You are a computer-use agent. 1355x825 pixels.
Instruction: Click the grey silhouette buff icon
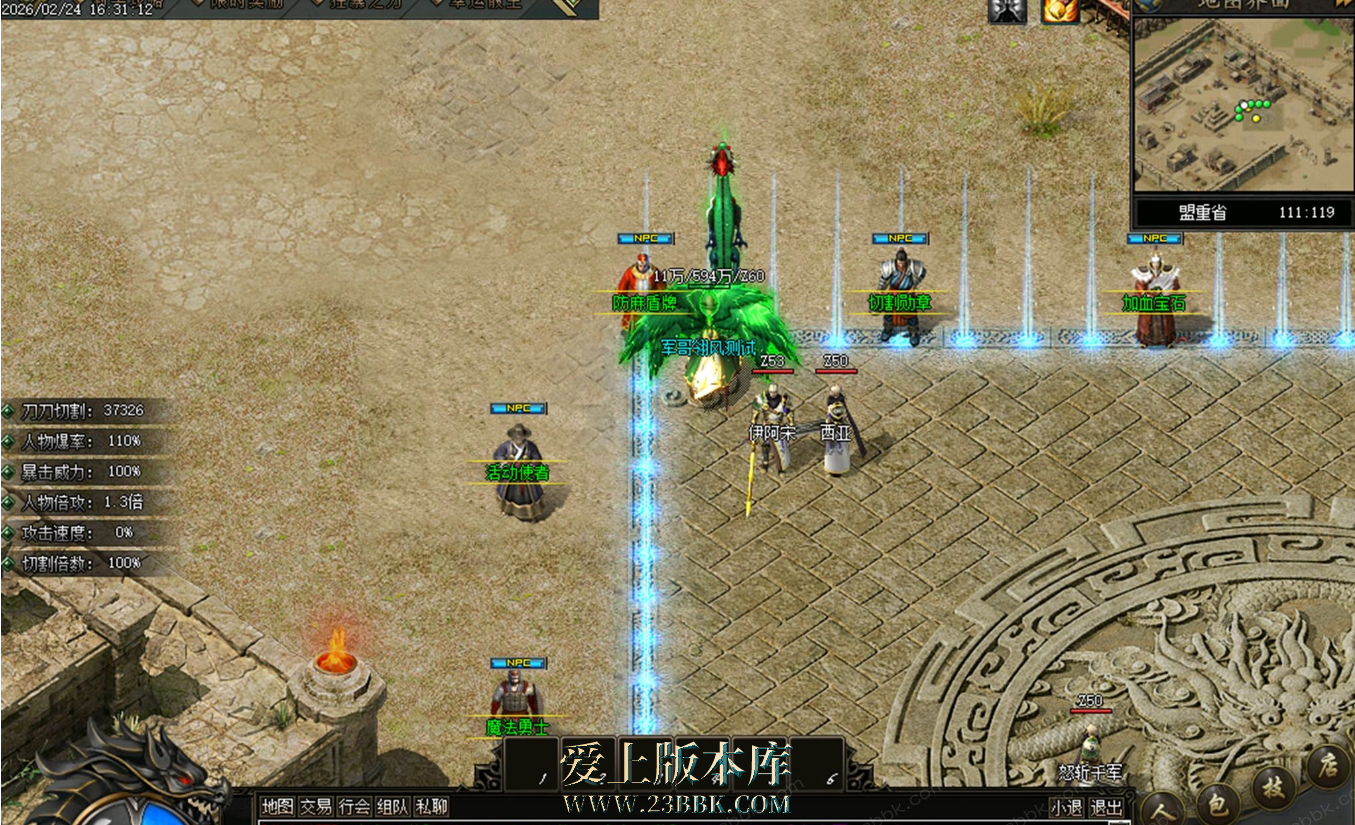pos(1006,10)
